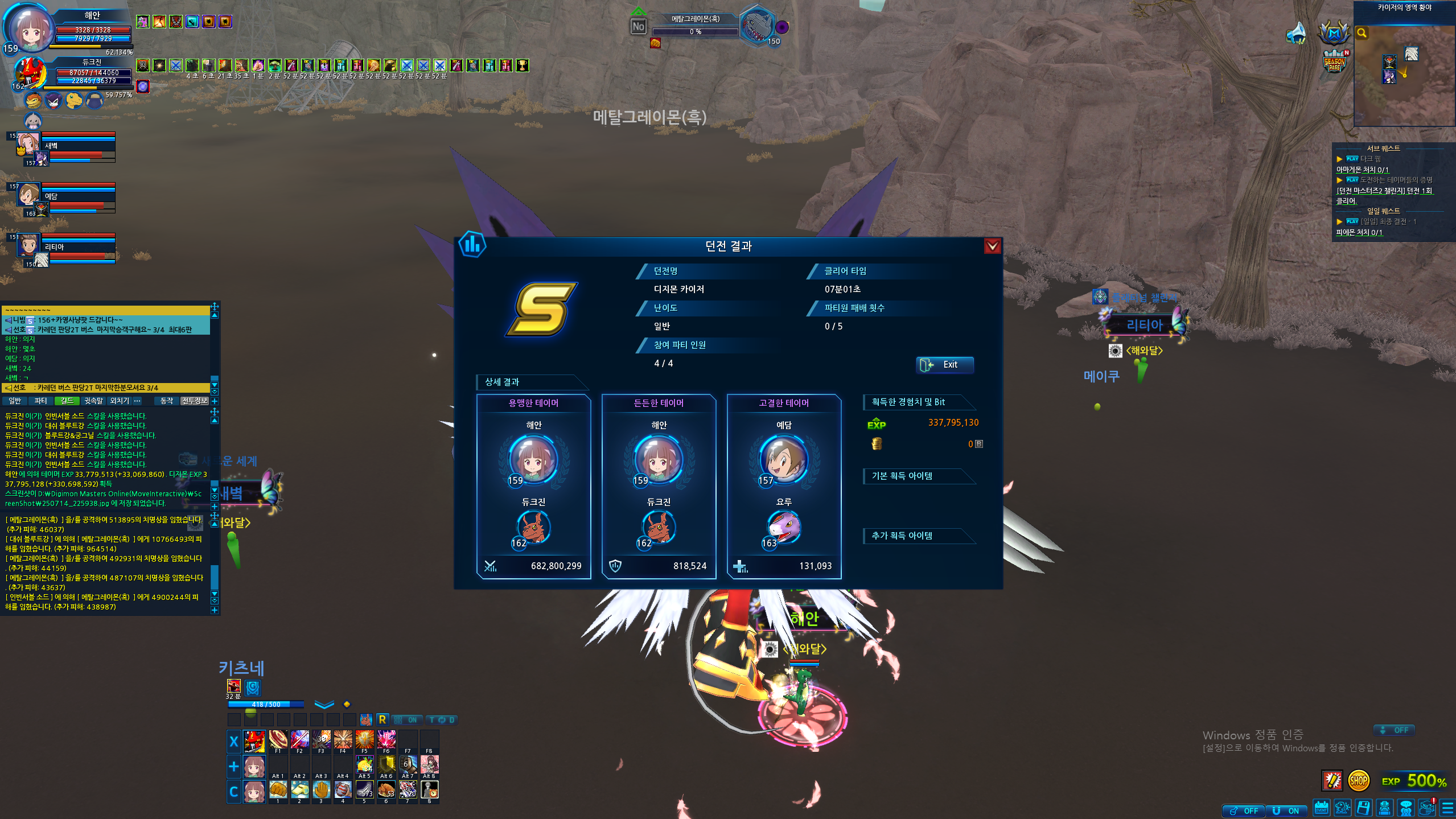1456x819 pixels.
Task: Exit the dungeon via the Exit button
Action: 944,365
